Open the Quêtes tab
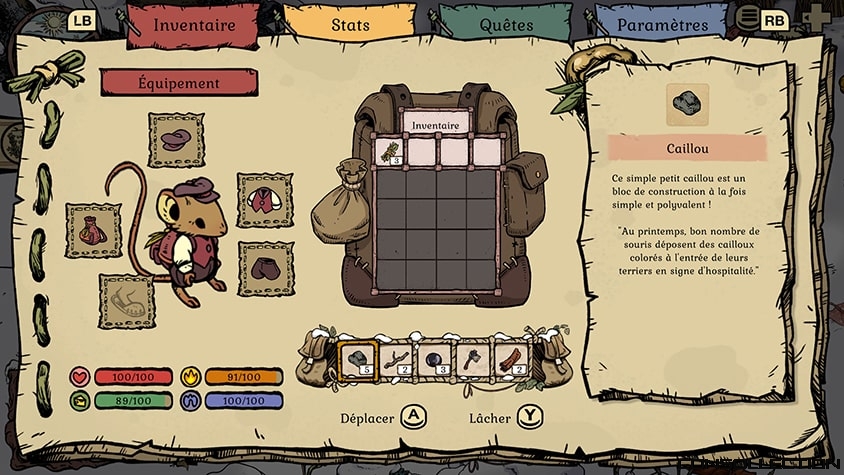Image resolution: width=844 pixels, height=475 pixels. tap(505, 25)
